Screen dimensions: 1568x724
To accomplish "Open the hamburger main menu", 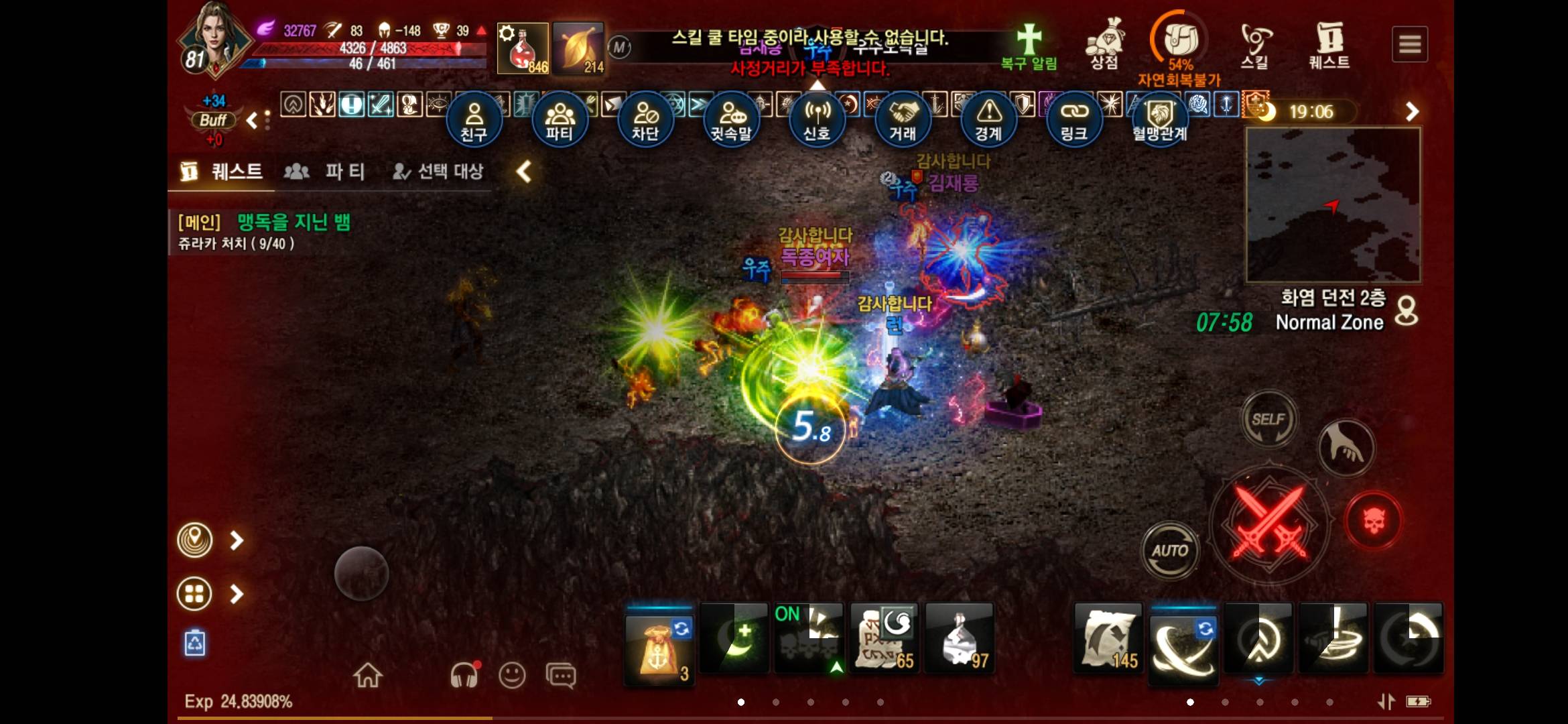I will tap(1410, 44).
